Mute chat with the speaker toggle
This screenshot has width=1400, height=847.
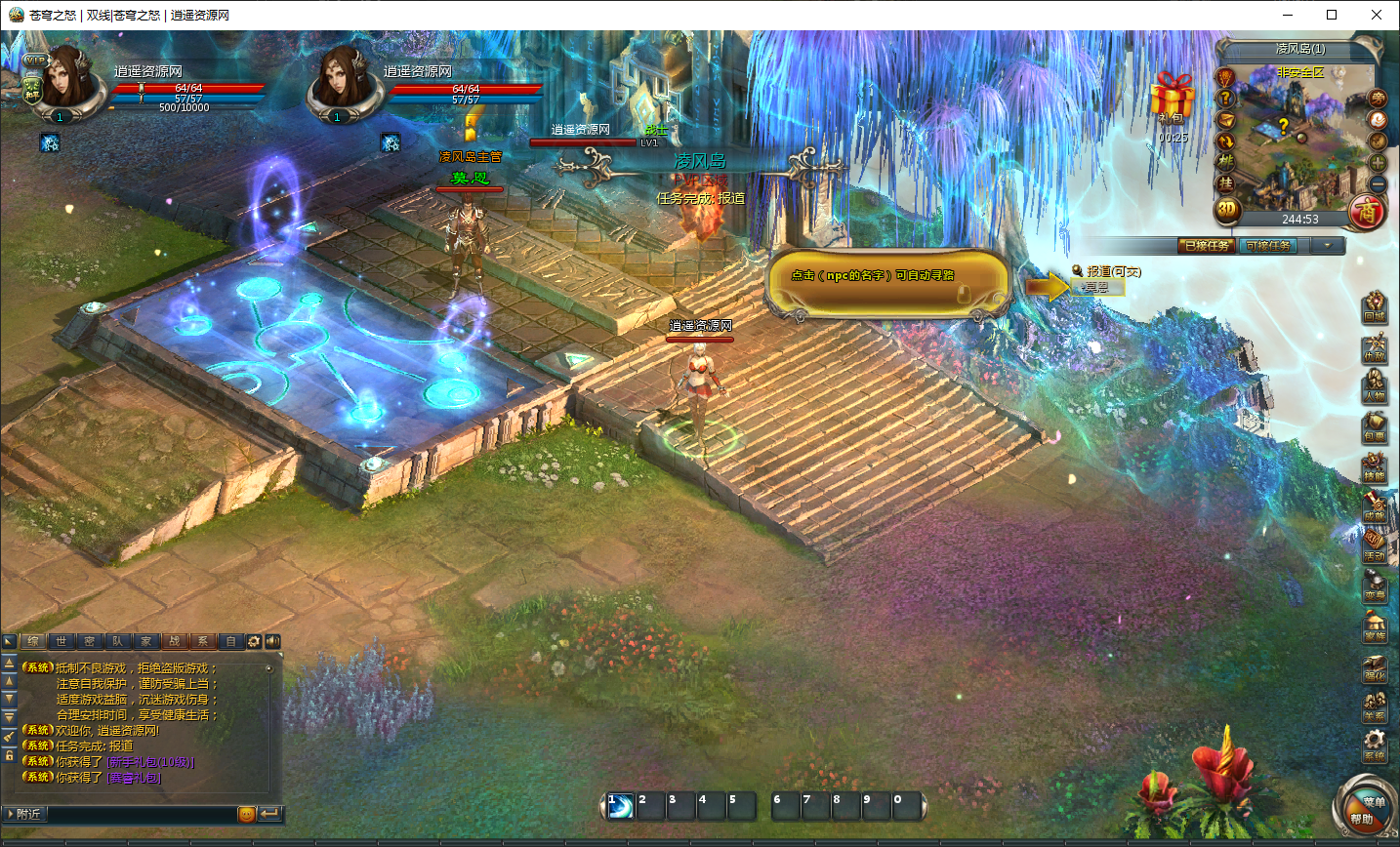pyautogui.click(x=273, y=641)
